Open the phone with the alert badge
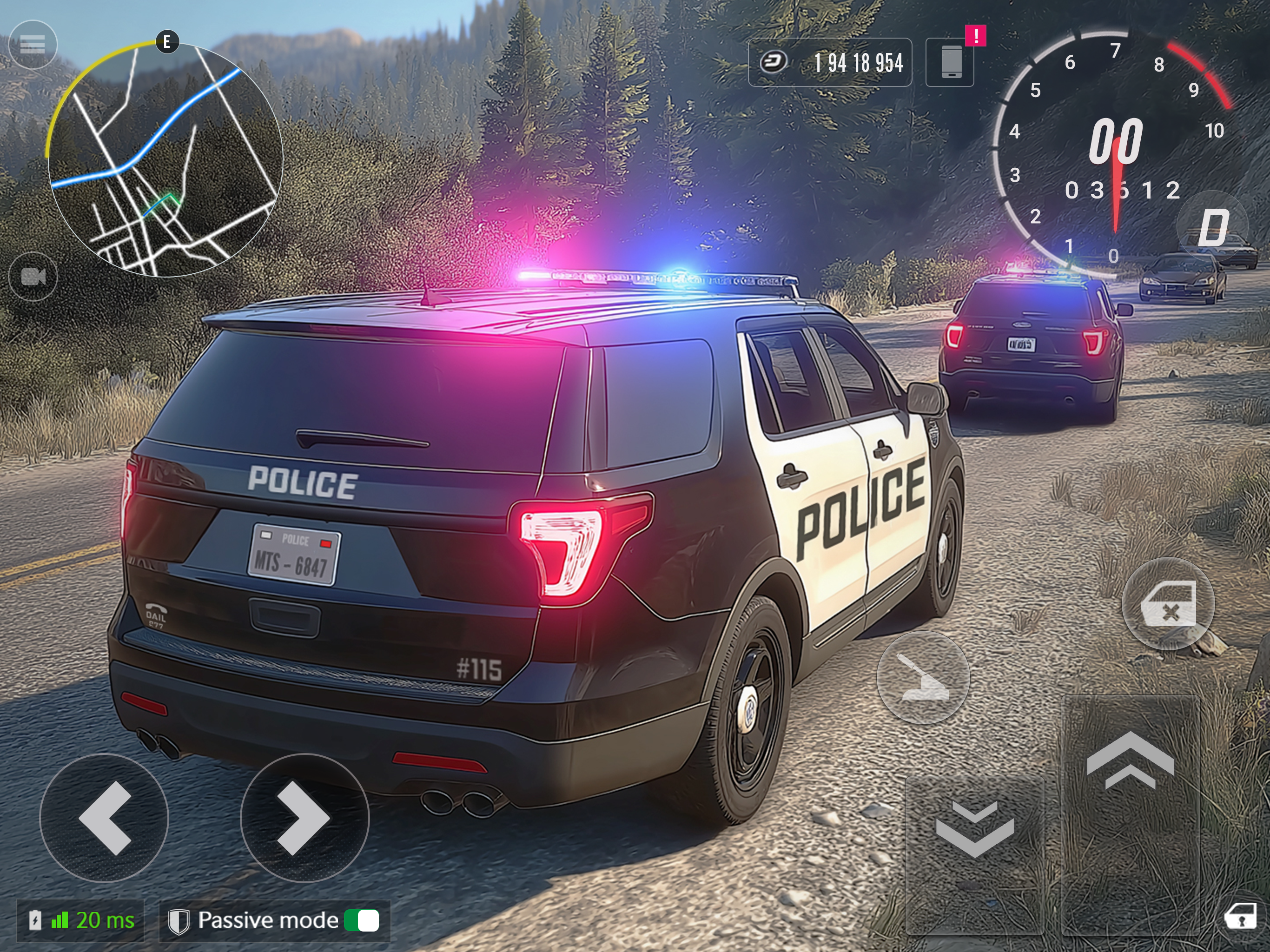This screenshot has width=1270, height=952. point(950,62)
